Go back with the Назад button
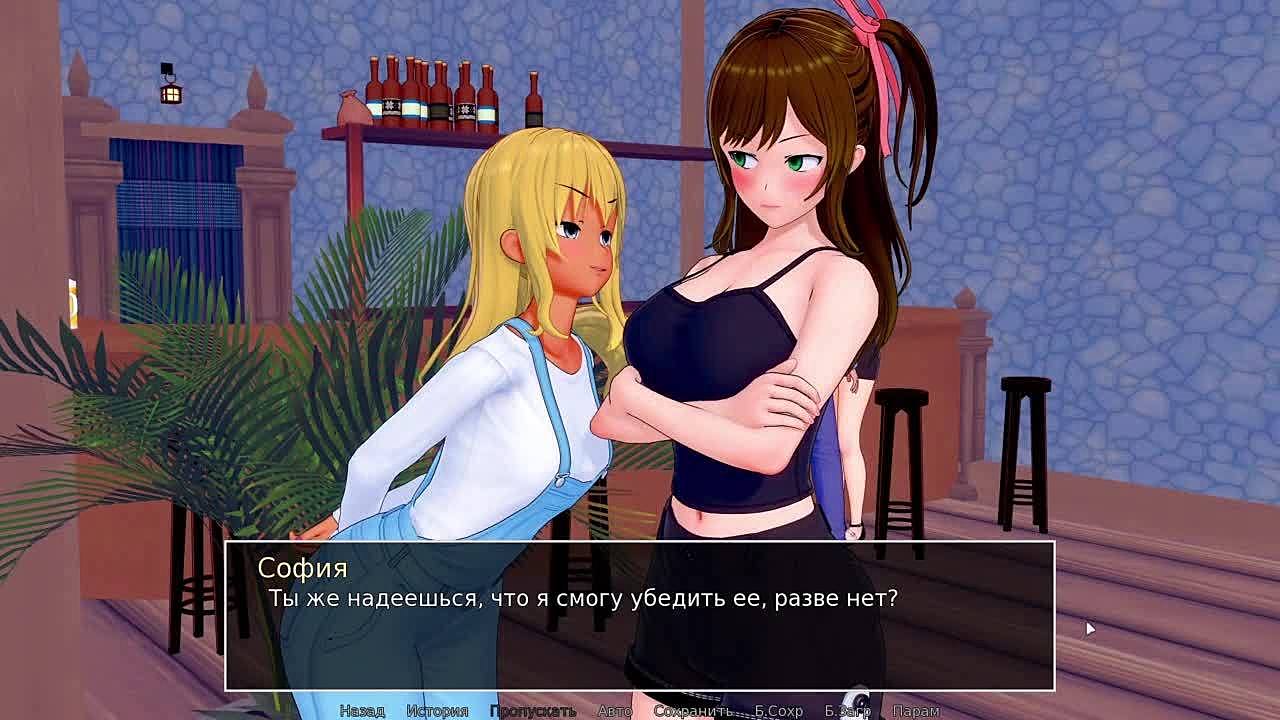The image size is (1280, 720). tap(362, 711)
